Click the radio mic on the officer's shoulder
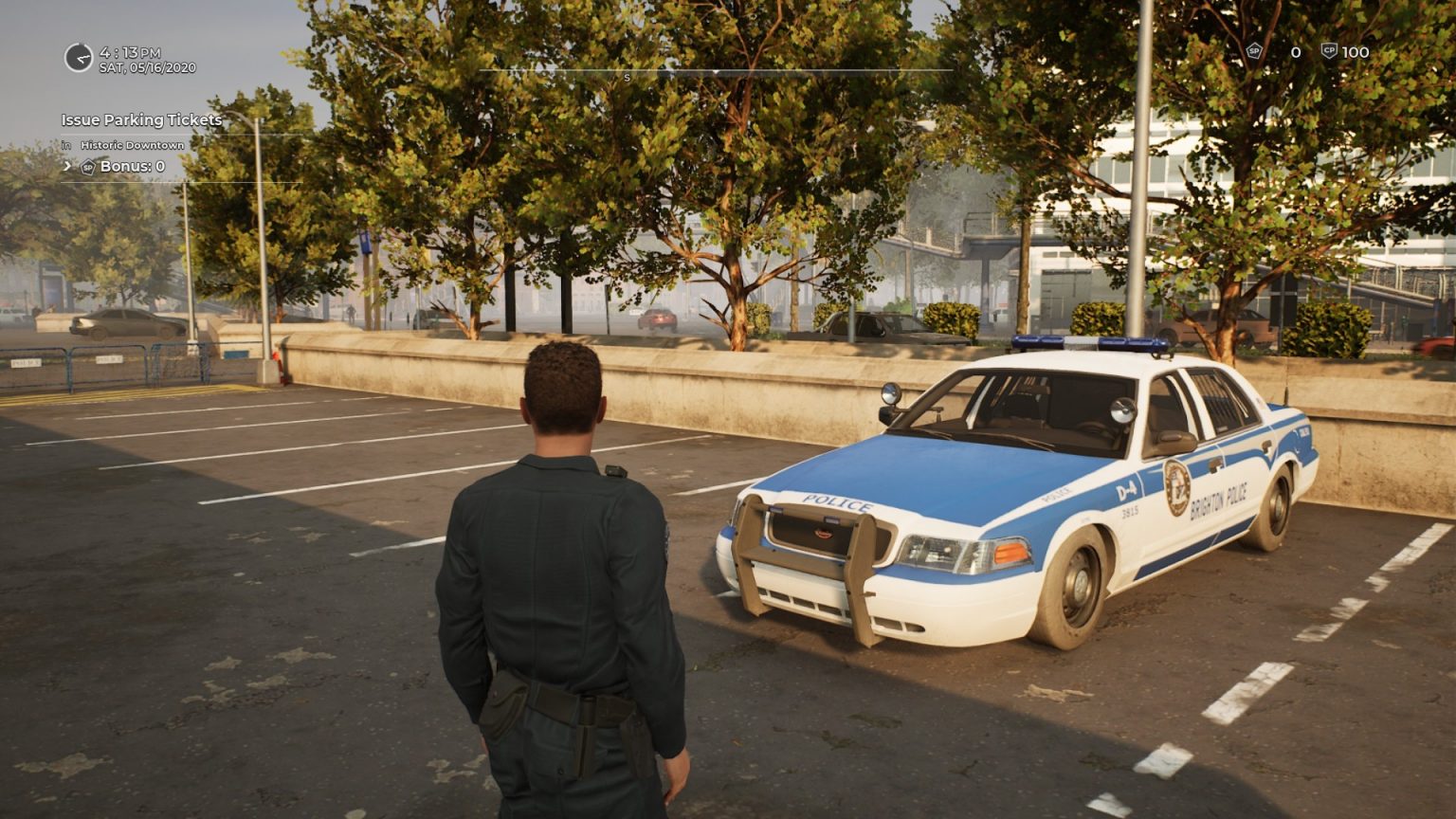Screen dimensions: 1456x819 [615, 471]
